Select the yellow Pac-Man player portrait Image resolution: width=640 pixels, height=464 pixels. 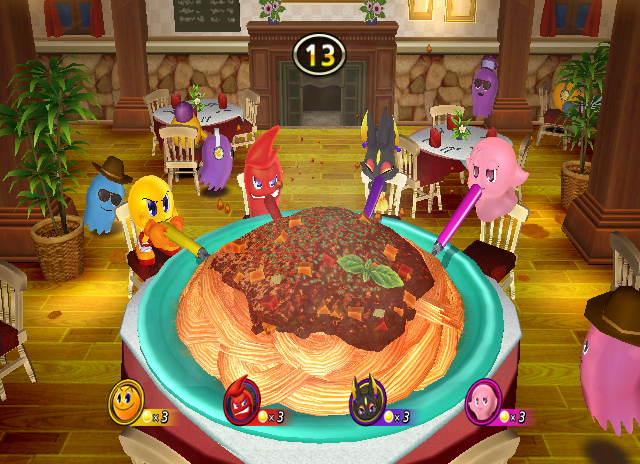(x=126, y=402)
